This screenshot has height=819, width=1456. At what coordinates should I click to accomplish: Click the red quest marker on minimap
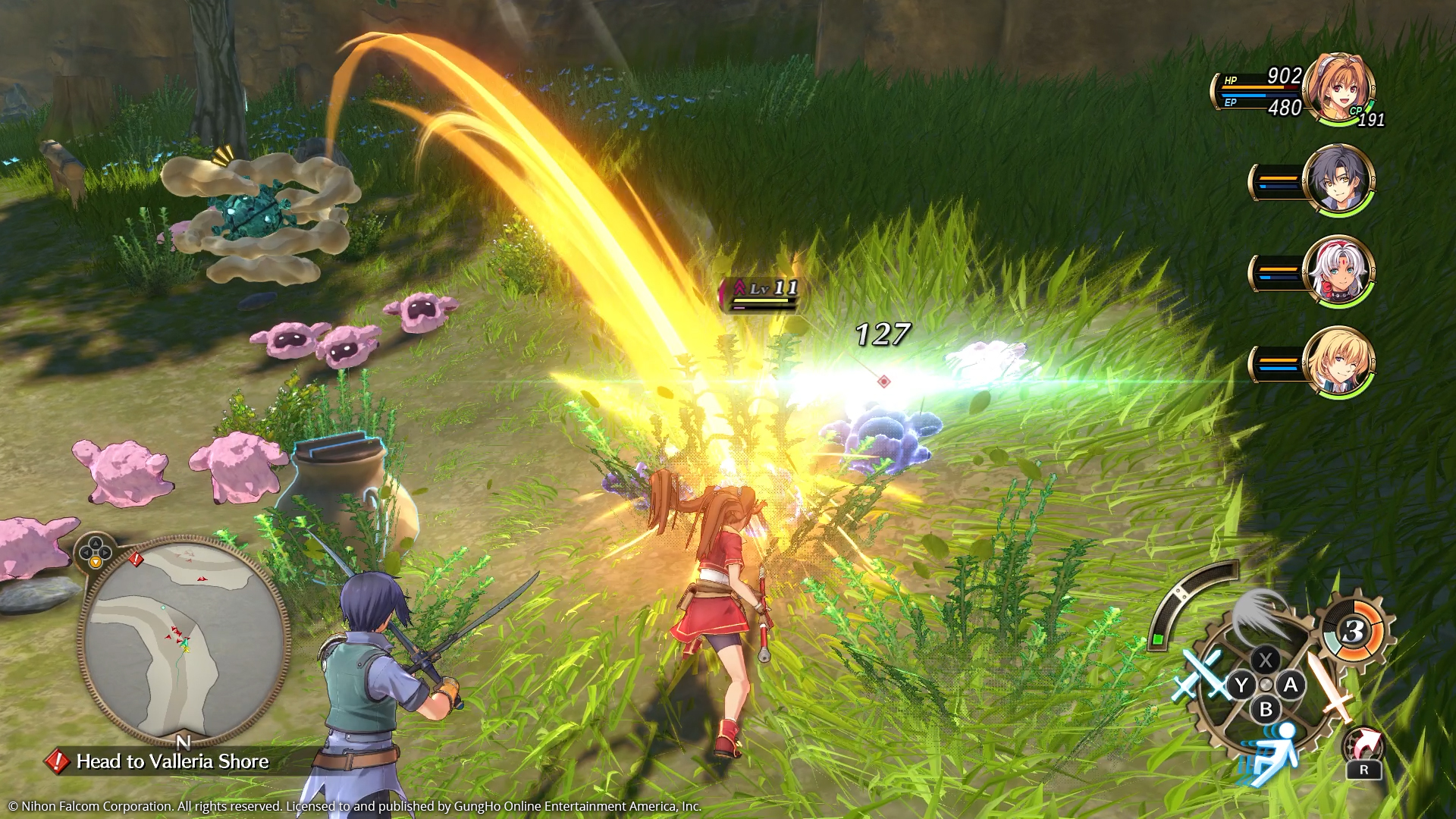point(136,560)
